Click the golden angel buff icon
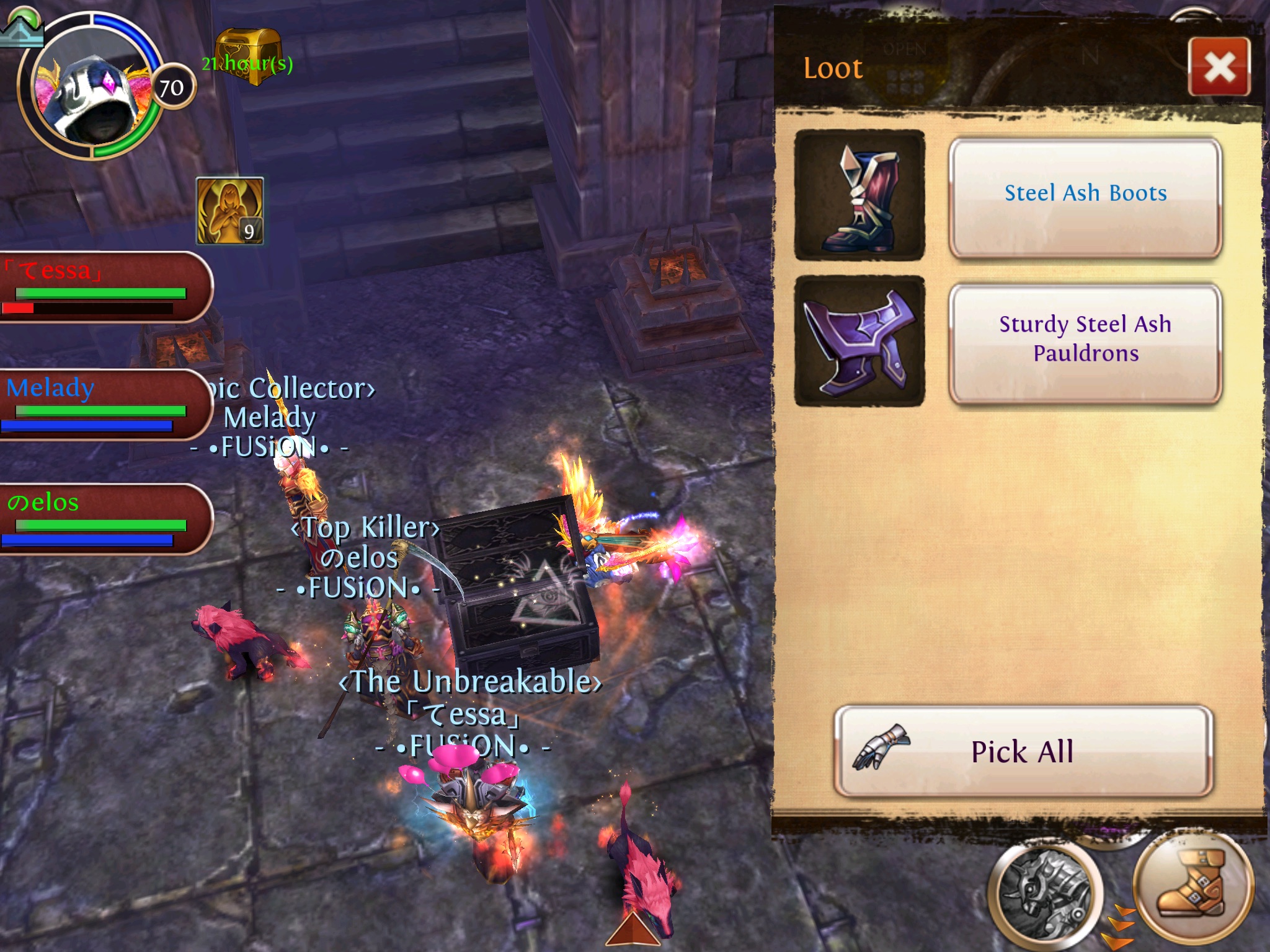 230,211
